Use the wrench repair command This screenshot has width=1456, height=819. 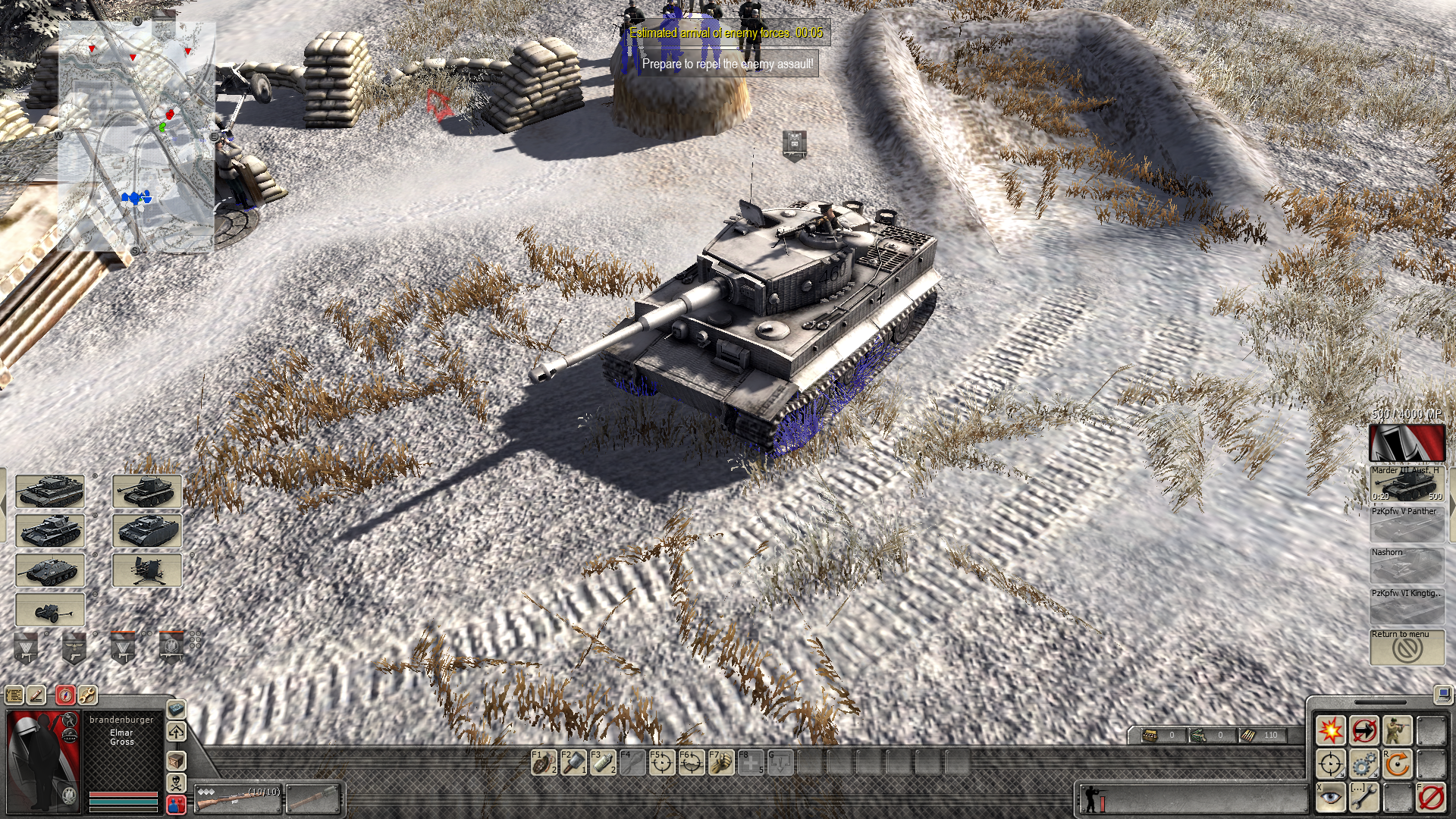coord(1363,797)
